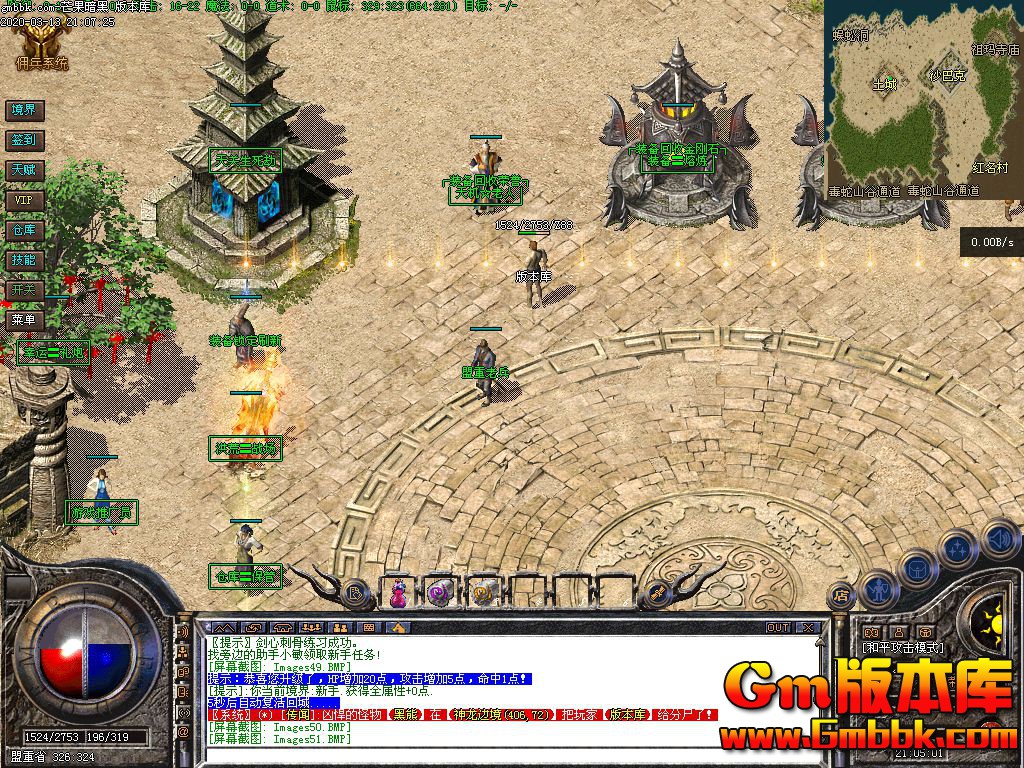The height and width of the screenshot is (768, 1024).
Task: Open the 仓库 warehouse button
Action: (x=23, y=230)
